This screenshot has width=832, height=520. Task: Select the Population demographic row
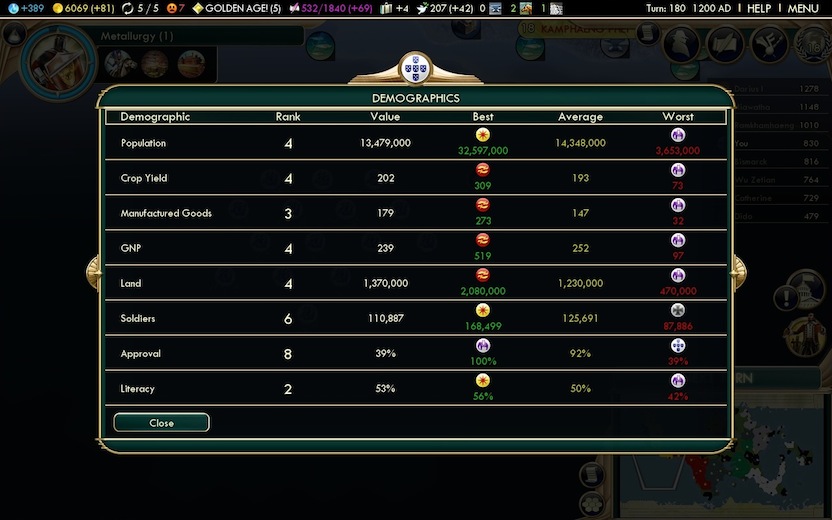point(415,143)
